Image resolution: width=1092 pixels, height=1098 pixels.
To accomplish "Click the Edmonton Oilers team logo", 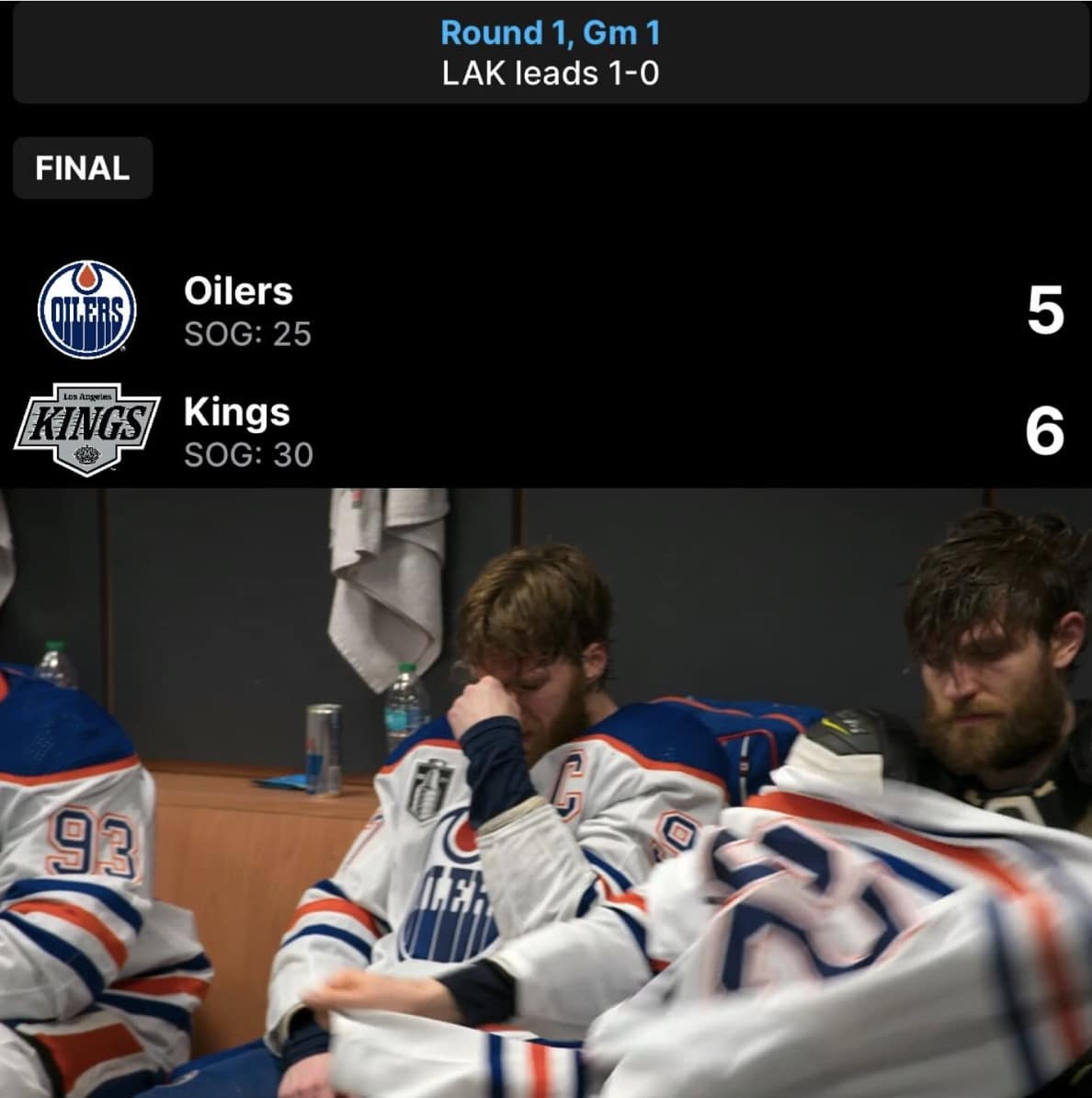I will 86,309.
